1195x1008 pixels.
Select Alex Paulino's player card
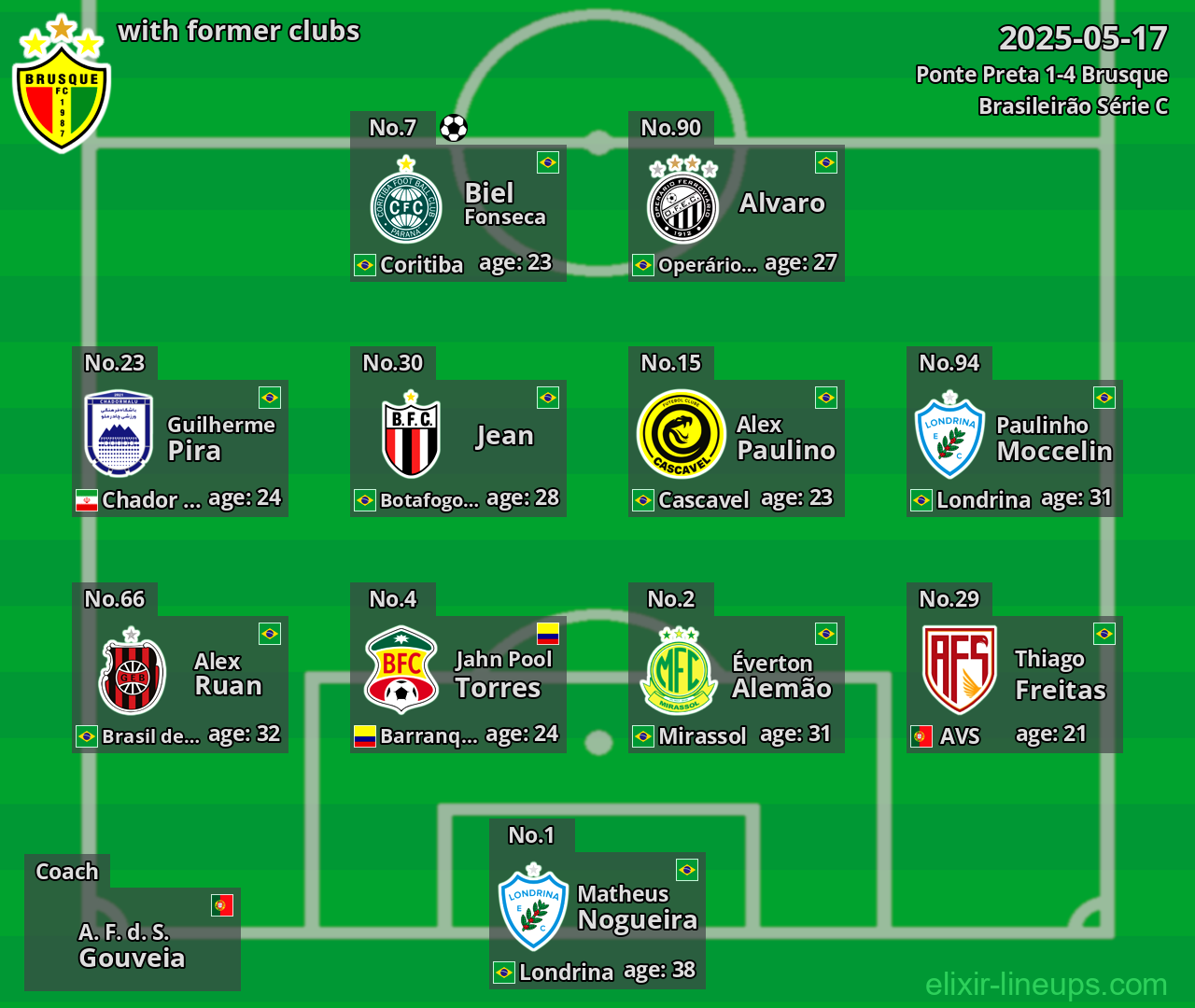click(x=737, y=448)
